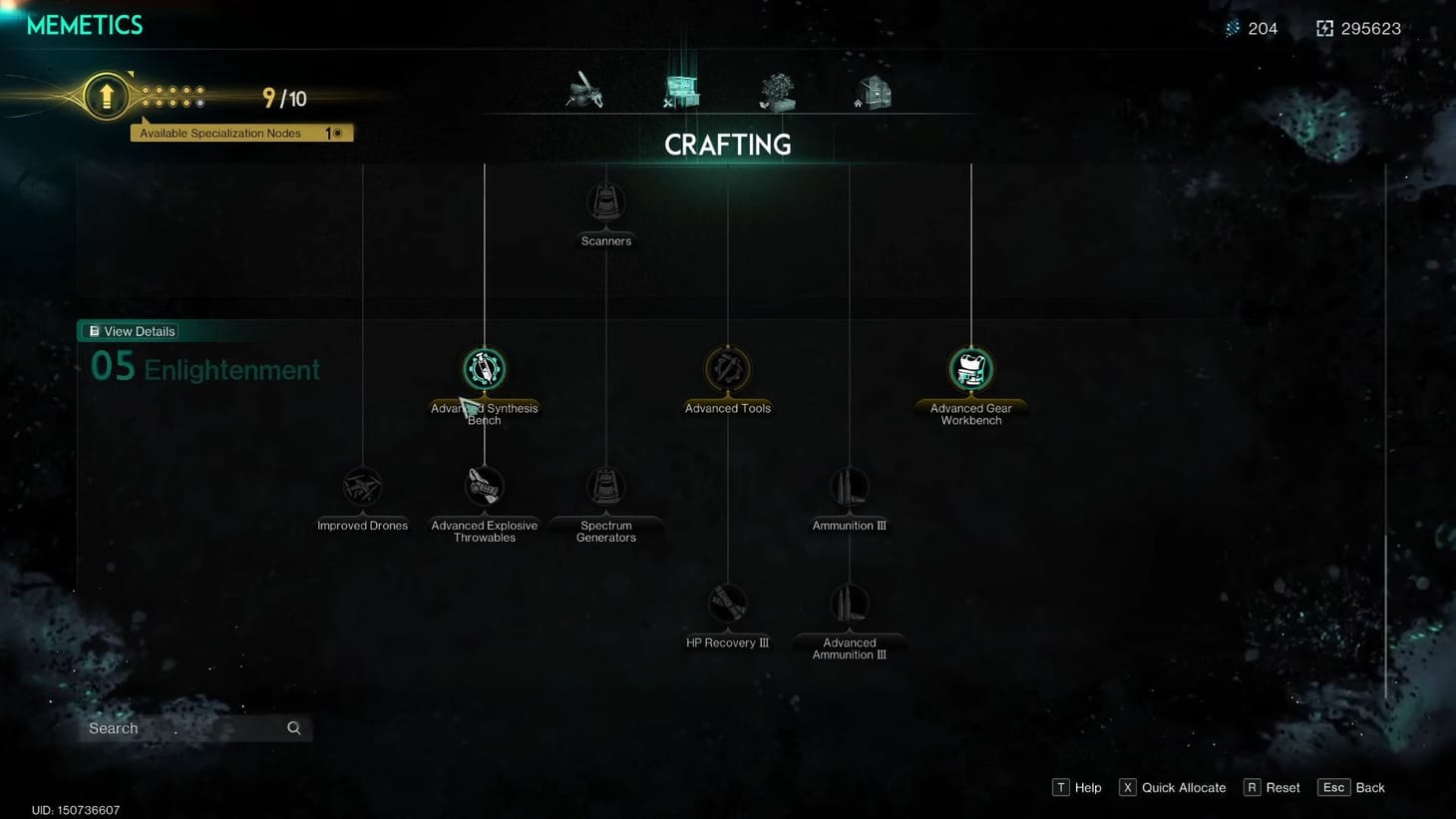The width and height of the screenshot is (1456, 819).
Task: Click the specialization level arrow emblem
Action: click(106, 95)
